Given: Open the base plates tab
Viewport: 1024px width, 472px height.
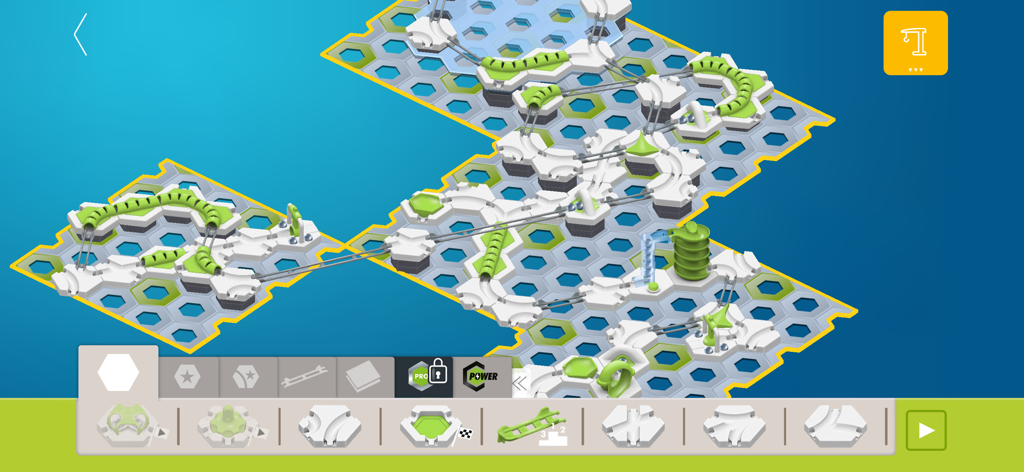Looking at the screenshot, I should 364,377.
